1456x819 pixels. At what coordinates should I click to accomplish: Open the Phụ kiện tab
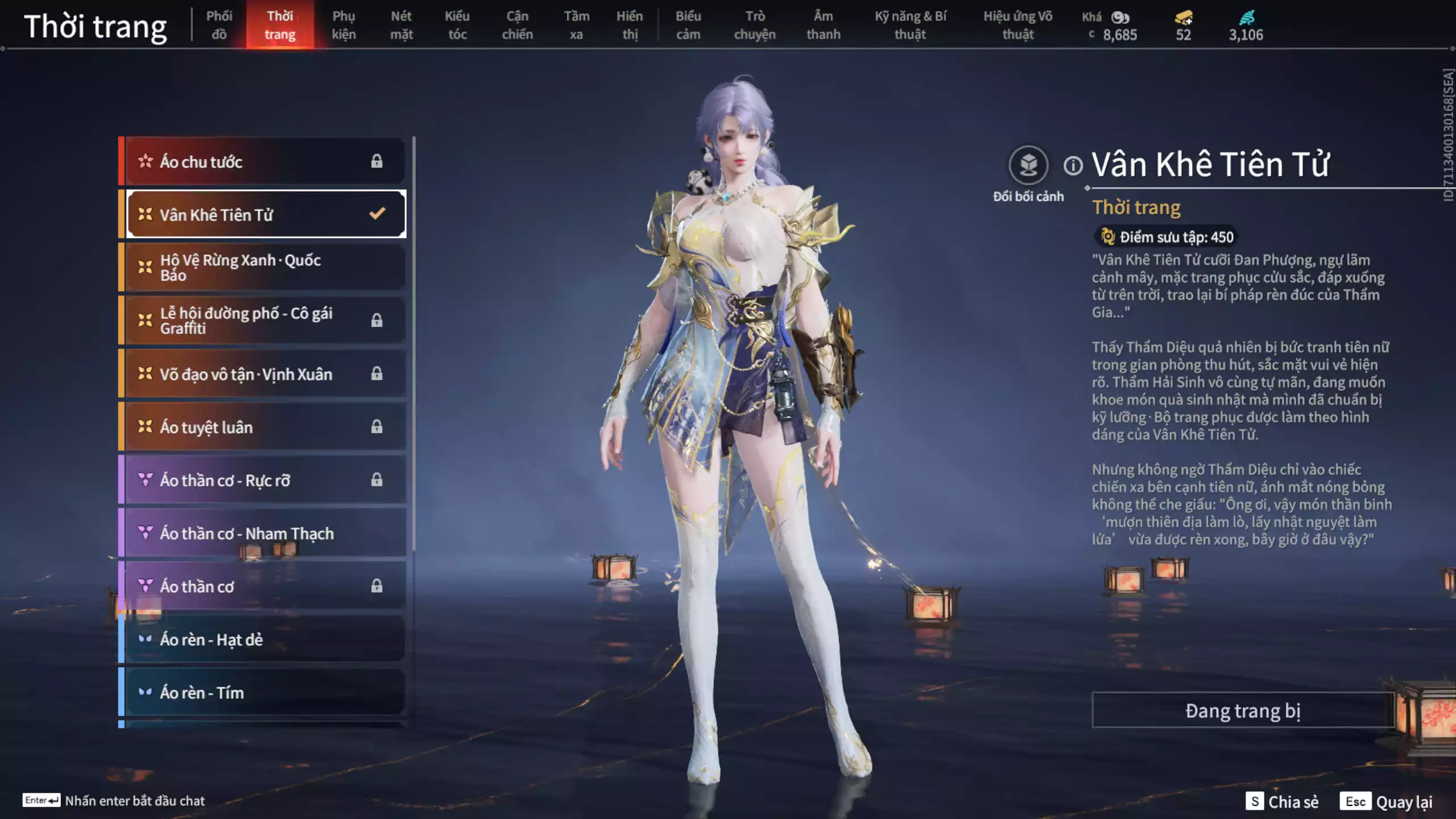point(344,25)
